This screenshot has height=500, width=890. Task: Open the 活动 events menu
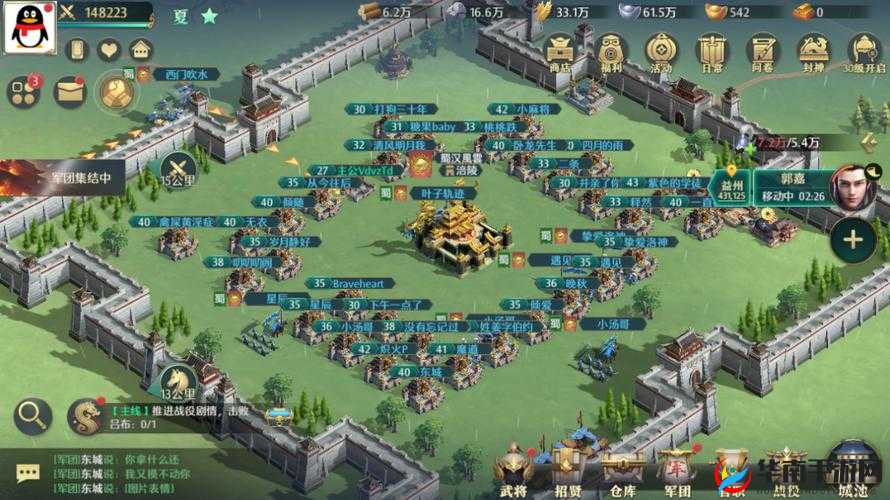[x=661, y=50]
